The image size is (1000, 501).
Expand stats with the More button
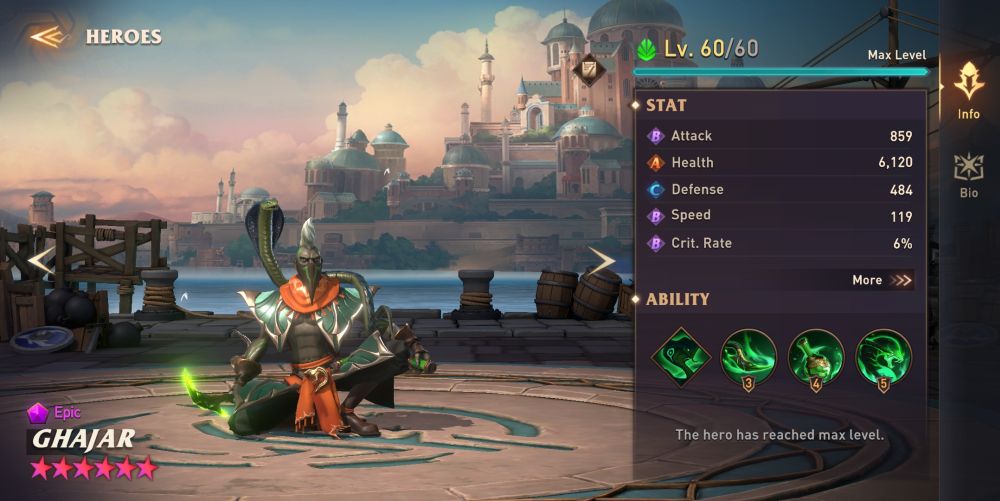coord(882,281)
